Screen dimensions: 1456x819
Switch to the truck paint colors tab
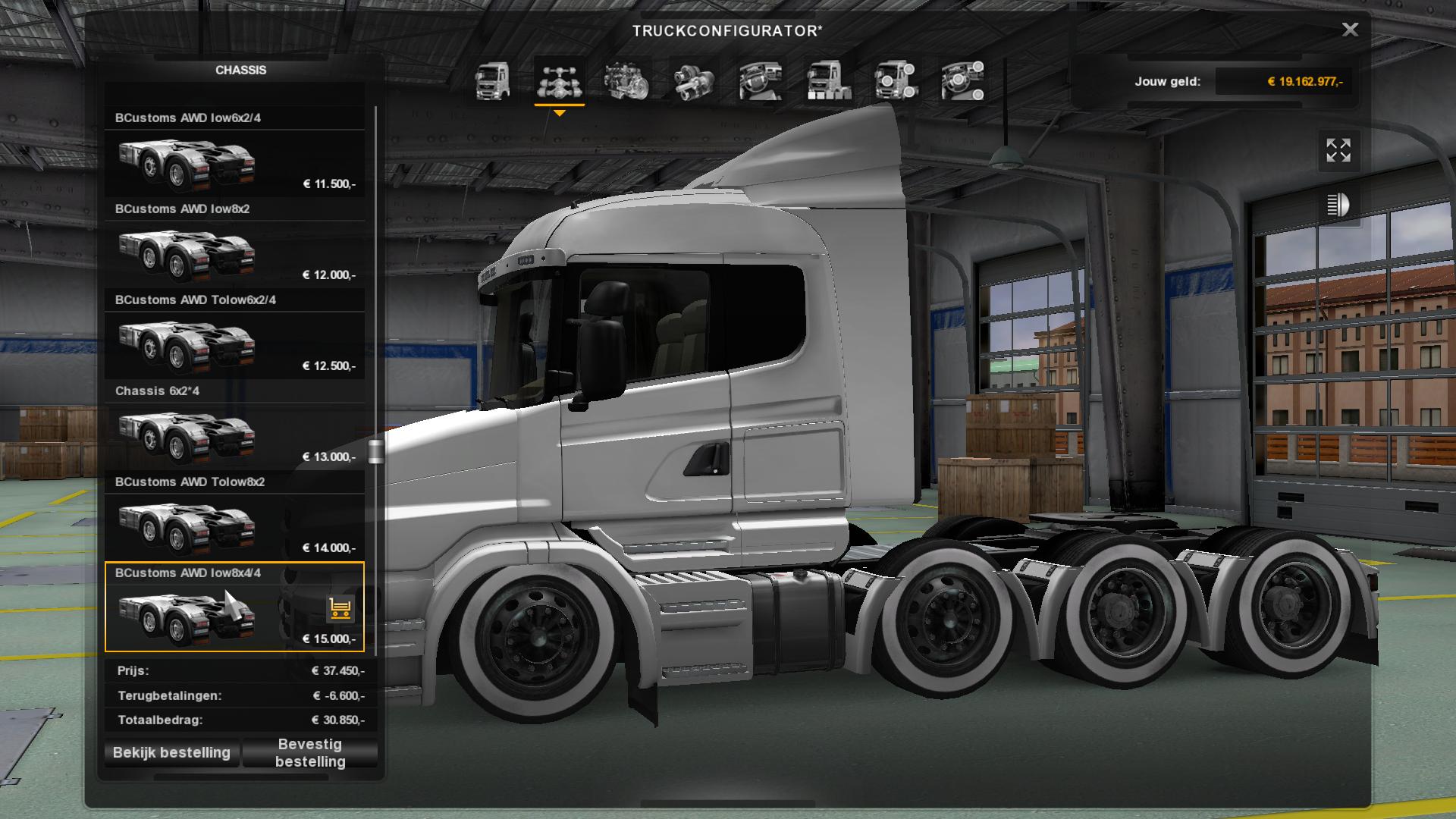828,81
